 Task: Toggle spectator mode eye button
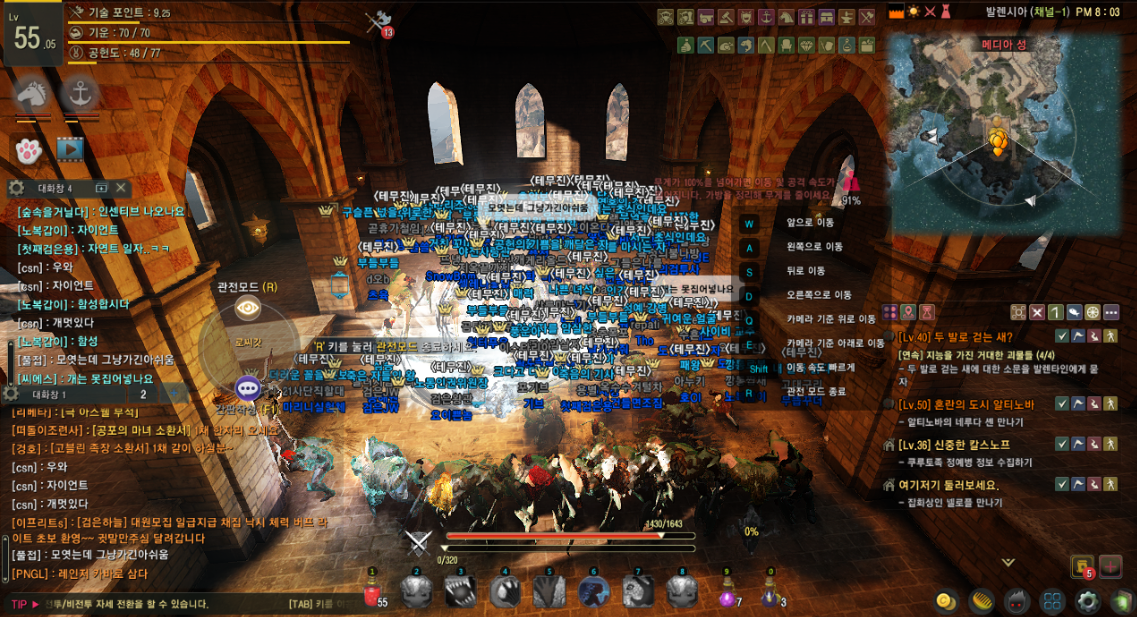248,309
